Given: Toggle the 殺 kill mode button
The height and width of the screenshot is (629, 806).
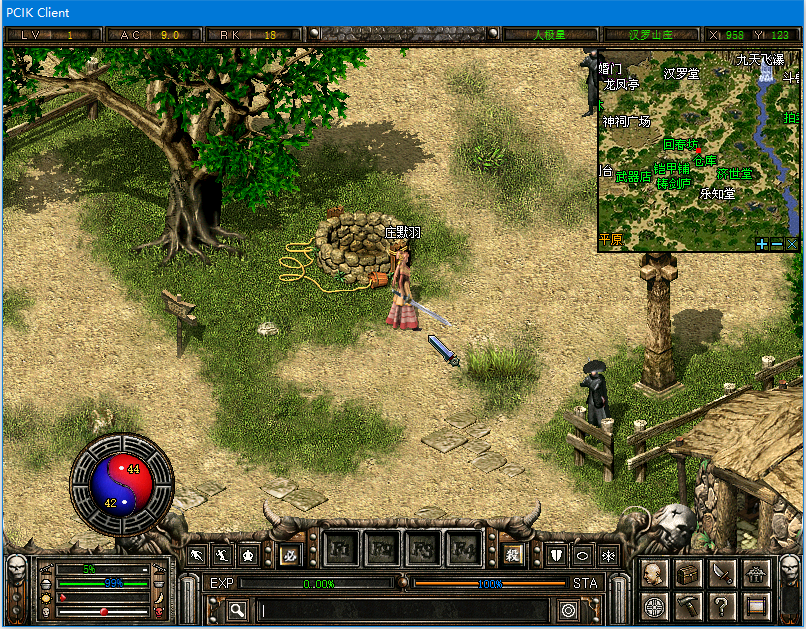Looking at the screenshot, I should coord(513,555).
